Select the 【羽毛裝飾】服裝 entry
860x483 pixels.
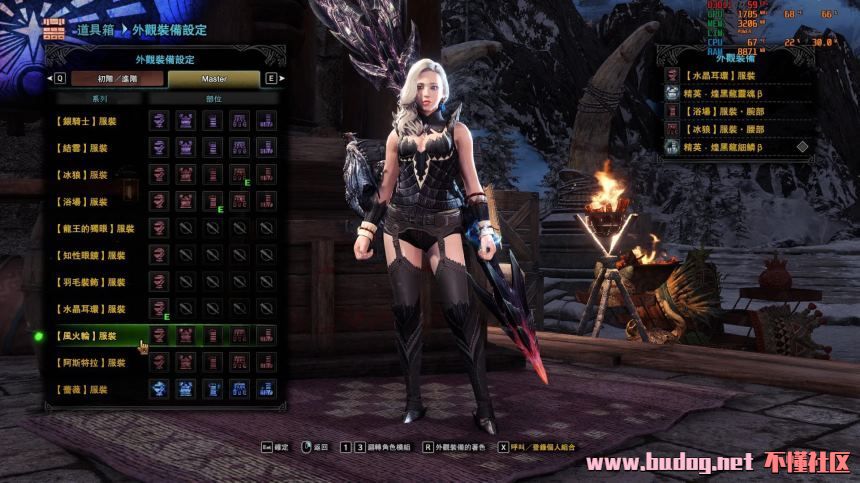point(90,283)
